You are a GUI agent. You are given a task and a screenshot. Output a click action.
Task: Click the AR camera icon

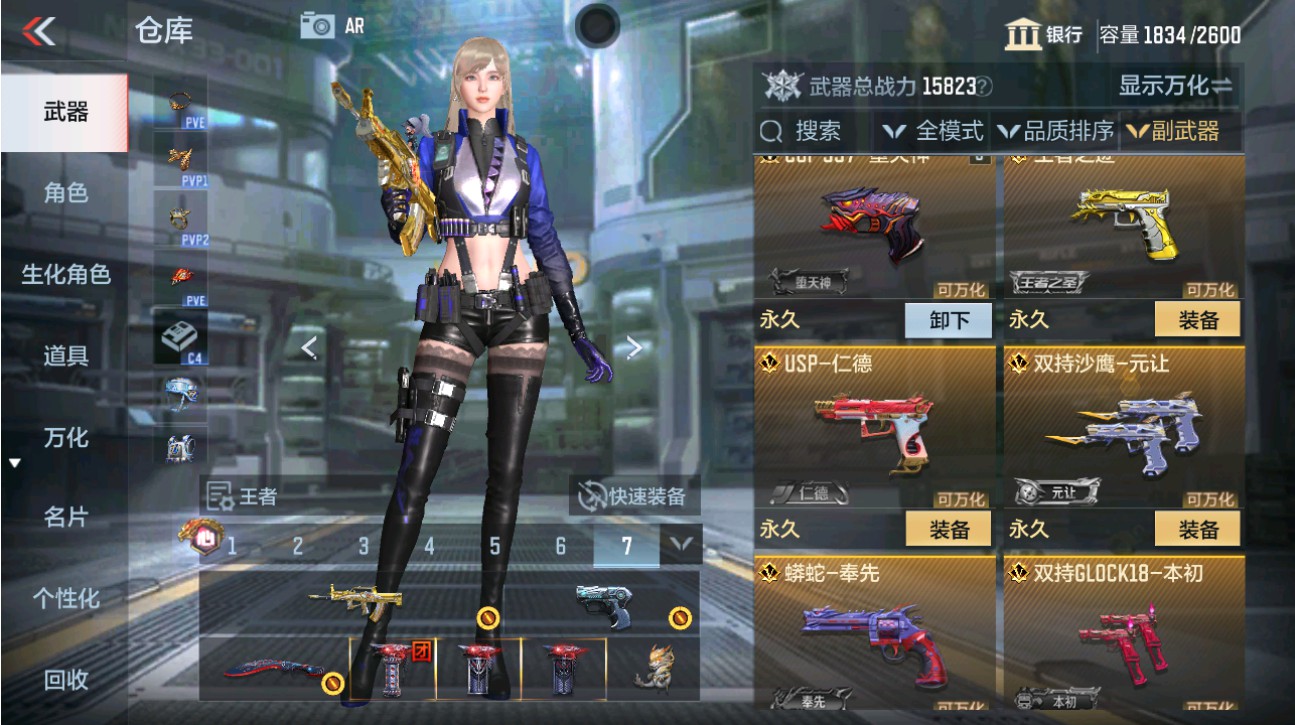[319, 26]
